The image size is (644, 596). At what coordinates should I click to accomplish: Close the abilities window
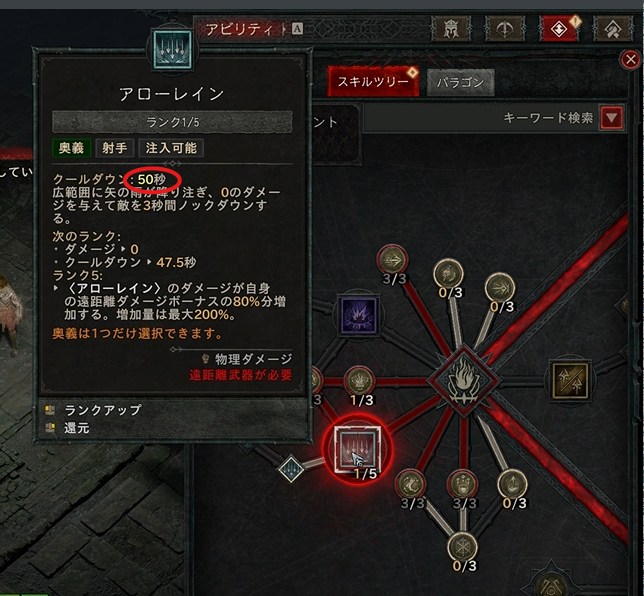click(x=630, y=60)
